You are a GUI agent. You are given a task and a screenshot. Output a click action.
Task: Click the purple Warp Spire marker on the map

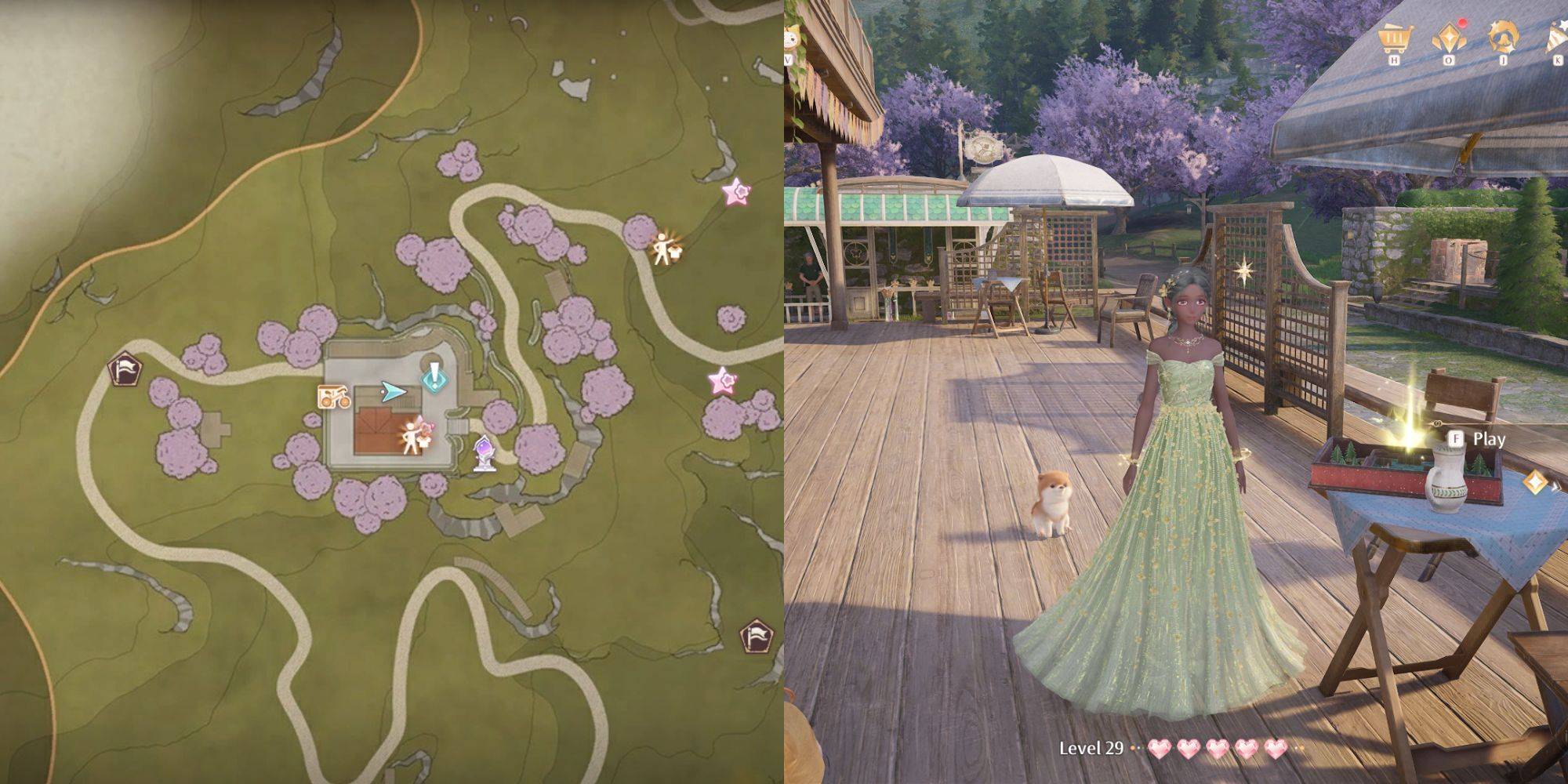point(484,452)
